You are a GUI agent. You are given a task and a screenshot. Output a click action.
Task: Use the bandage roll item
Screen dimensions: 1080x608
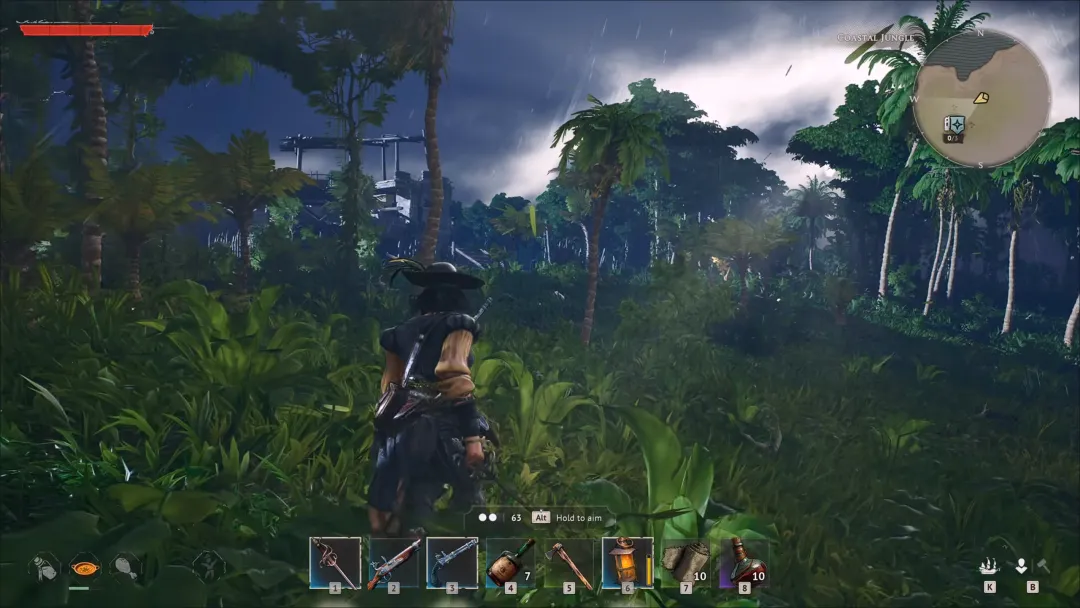[x=685, y=563]
